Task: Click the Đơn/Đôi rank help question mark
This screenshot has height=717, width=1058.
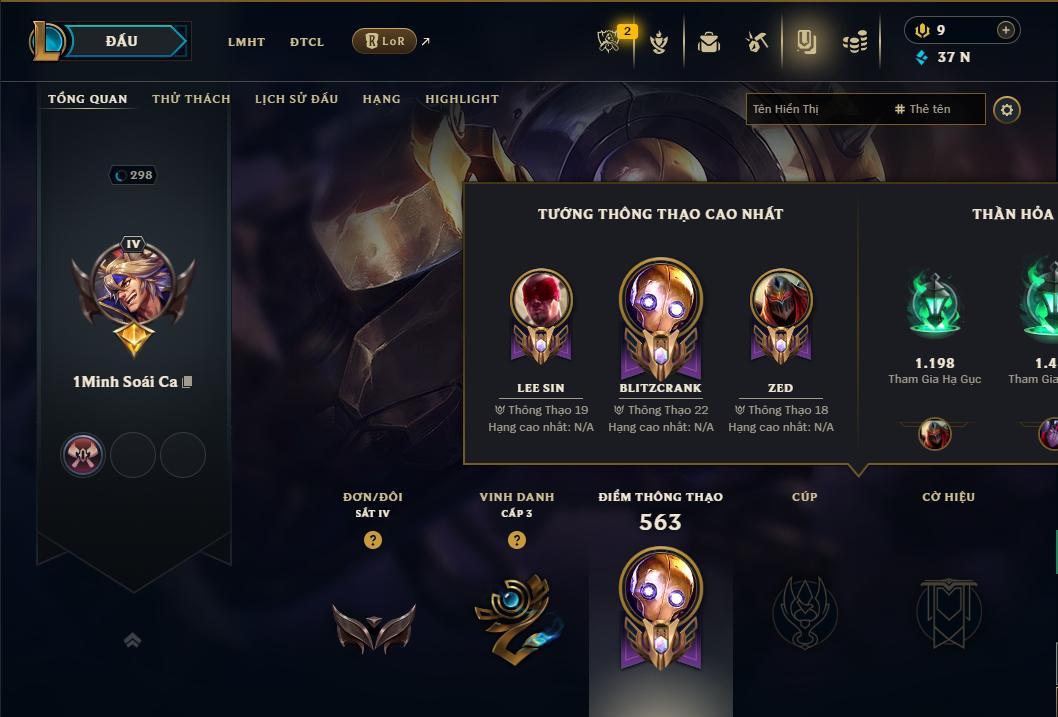Action: pos(373,540)
